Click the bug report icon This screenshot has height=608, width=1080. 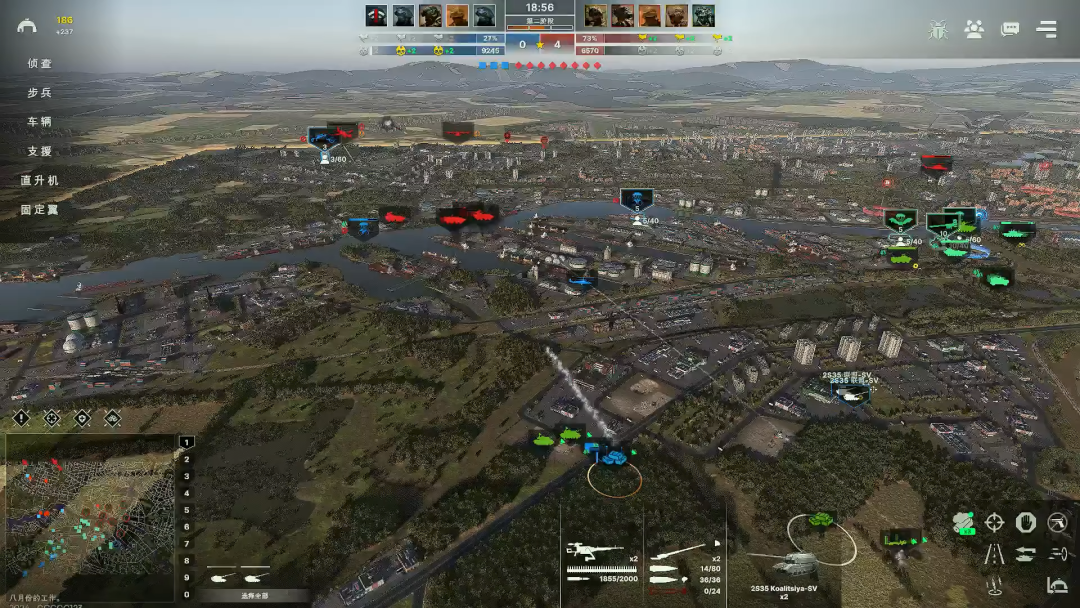pyautogui.click(x=938, y=29)
